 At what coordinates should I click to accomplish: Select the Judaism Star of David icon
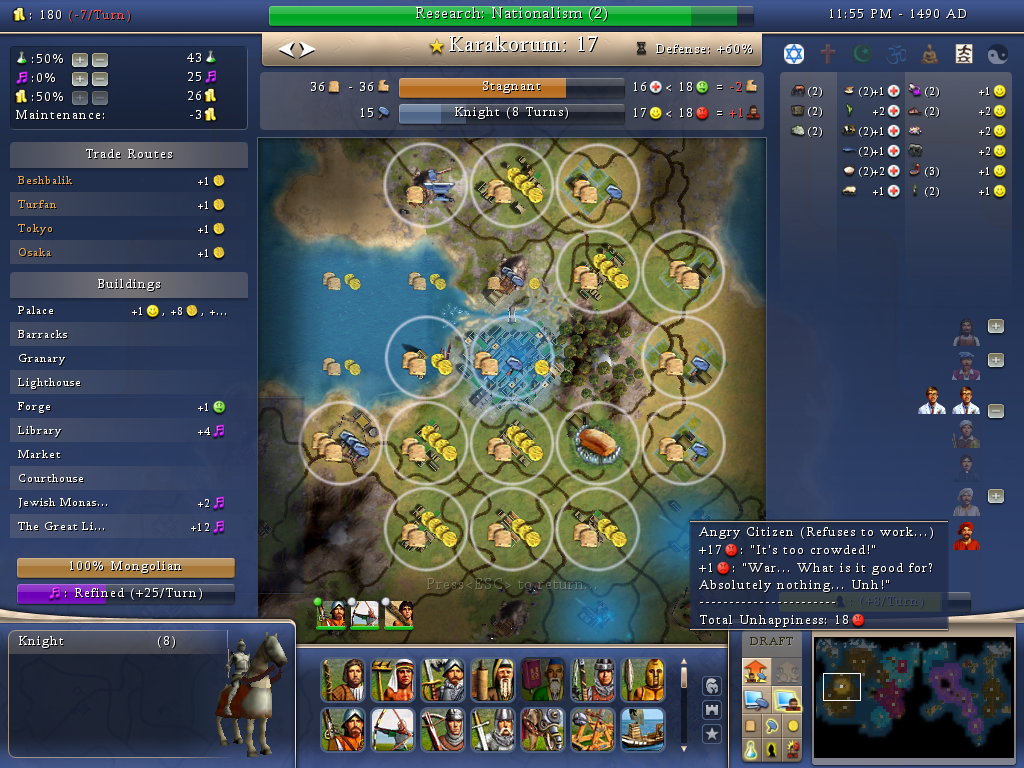click(793, 54)
